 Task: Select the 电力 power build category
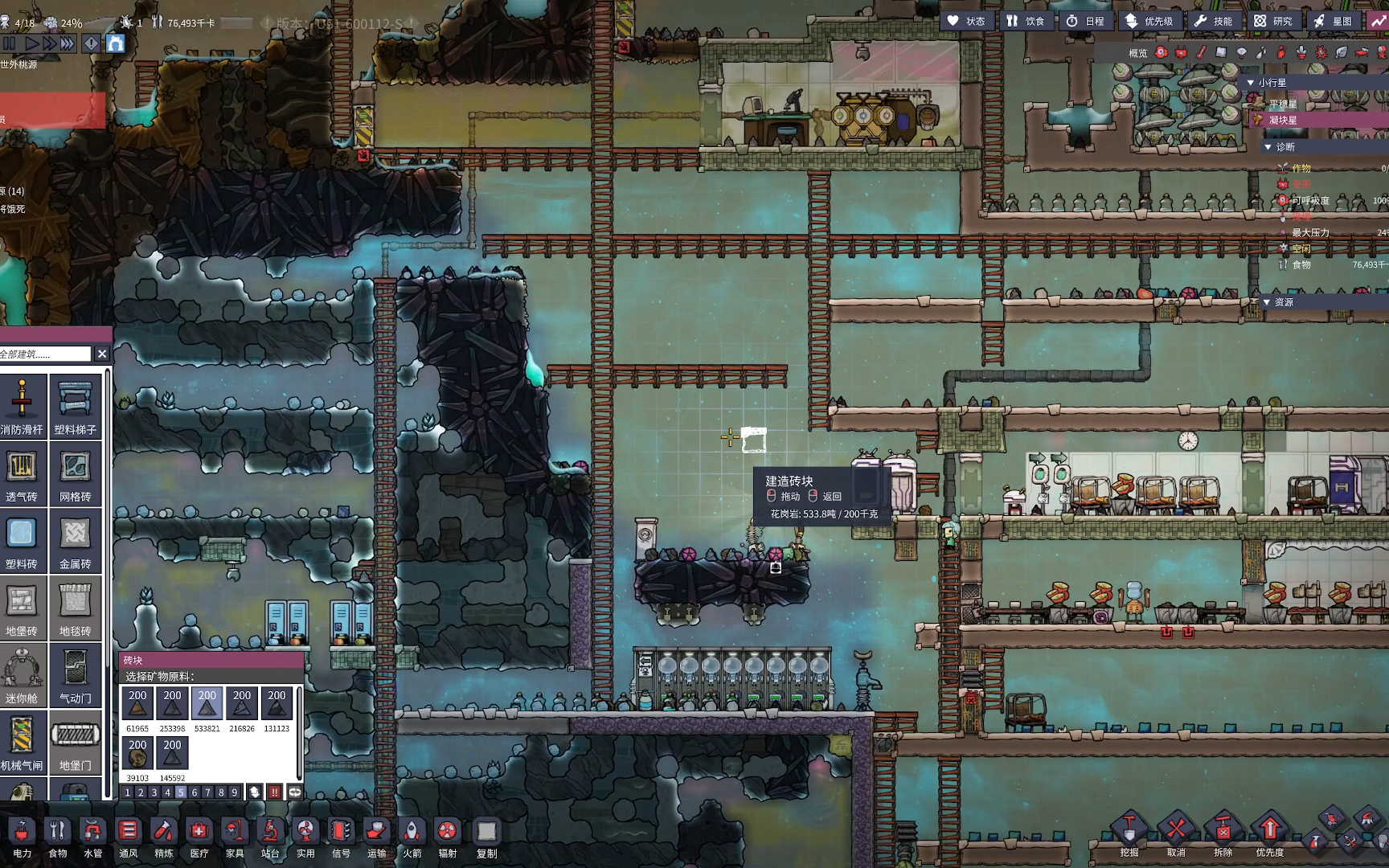22,837
